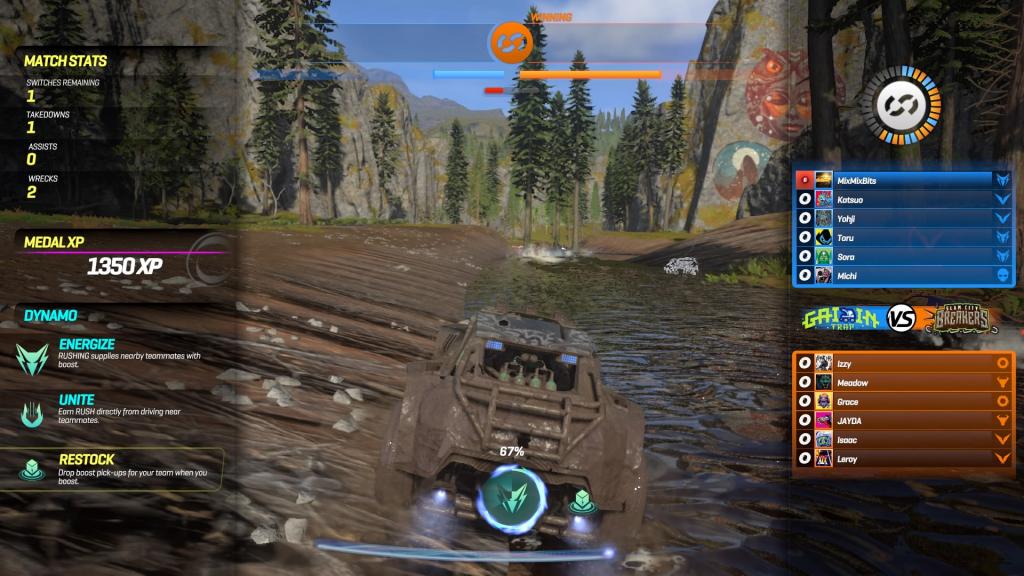The width and height of the screenshot is (1024, 576).
Task: Choose Leroy's player row
Action: [x=905, y=459]
